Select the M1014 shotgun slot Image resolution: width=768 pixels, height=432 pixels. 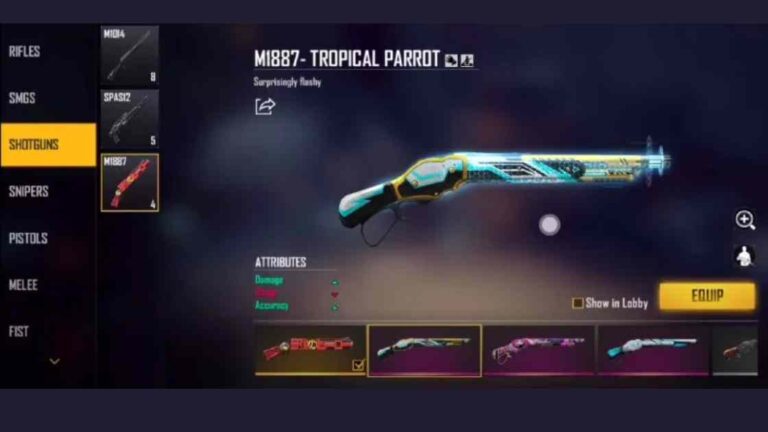[129, 55]
